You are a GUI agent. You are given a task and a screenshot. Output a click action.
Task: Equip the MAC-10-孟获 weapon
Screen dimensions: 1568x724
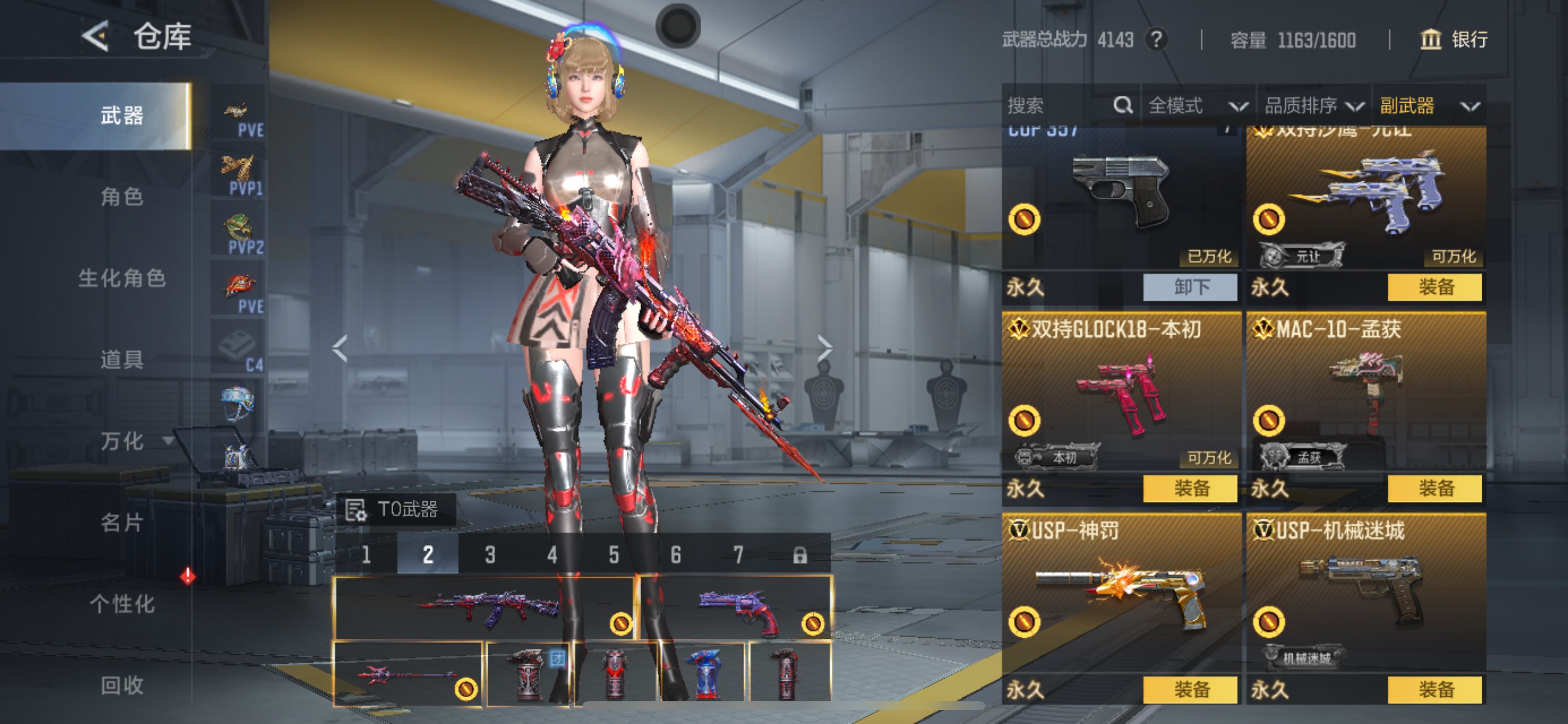tap(1434, 488)
